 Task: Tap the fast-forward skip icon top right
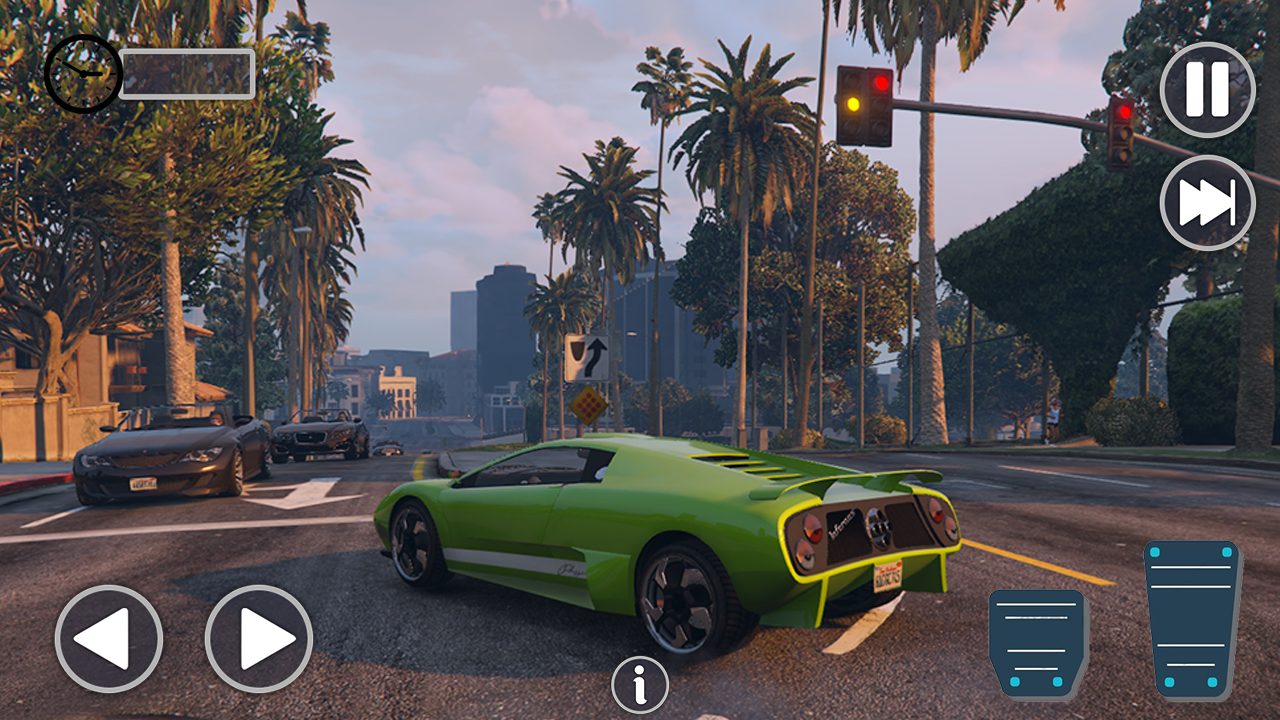pos(1207,201)
